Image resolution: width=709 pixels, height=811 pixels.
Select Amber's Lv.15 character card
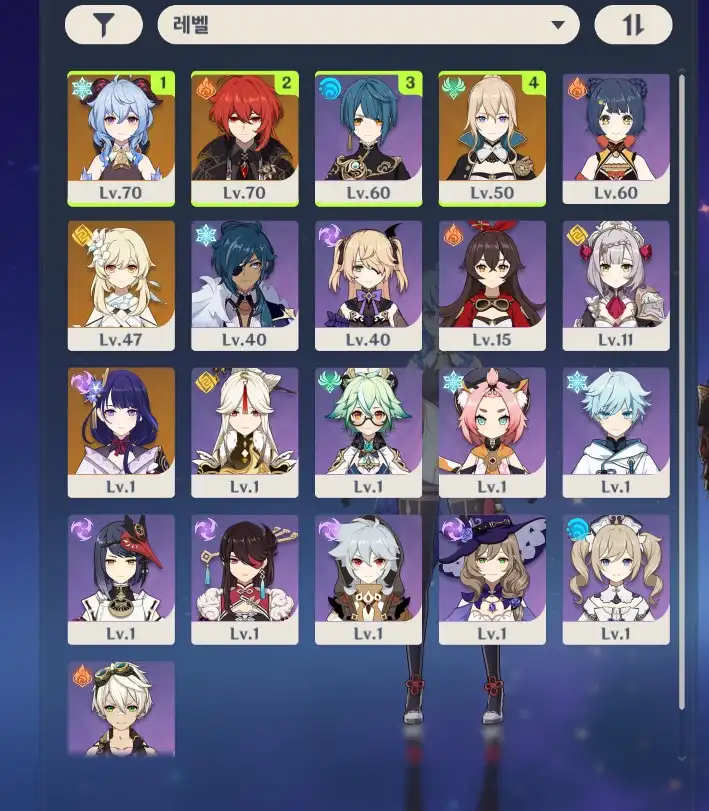(x=492, y=285)
